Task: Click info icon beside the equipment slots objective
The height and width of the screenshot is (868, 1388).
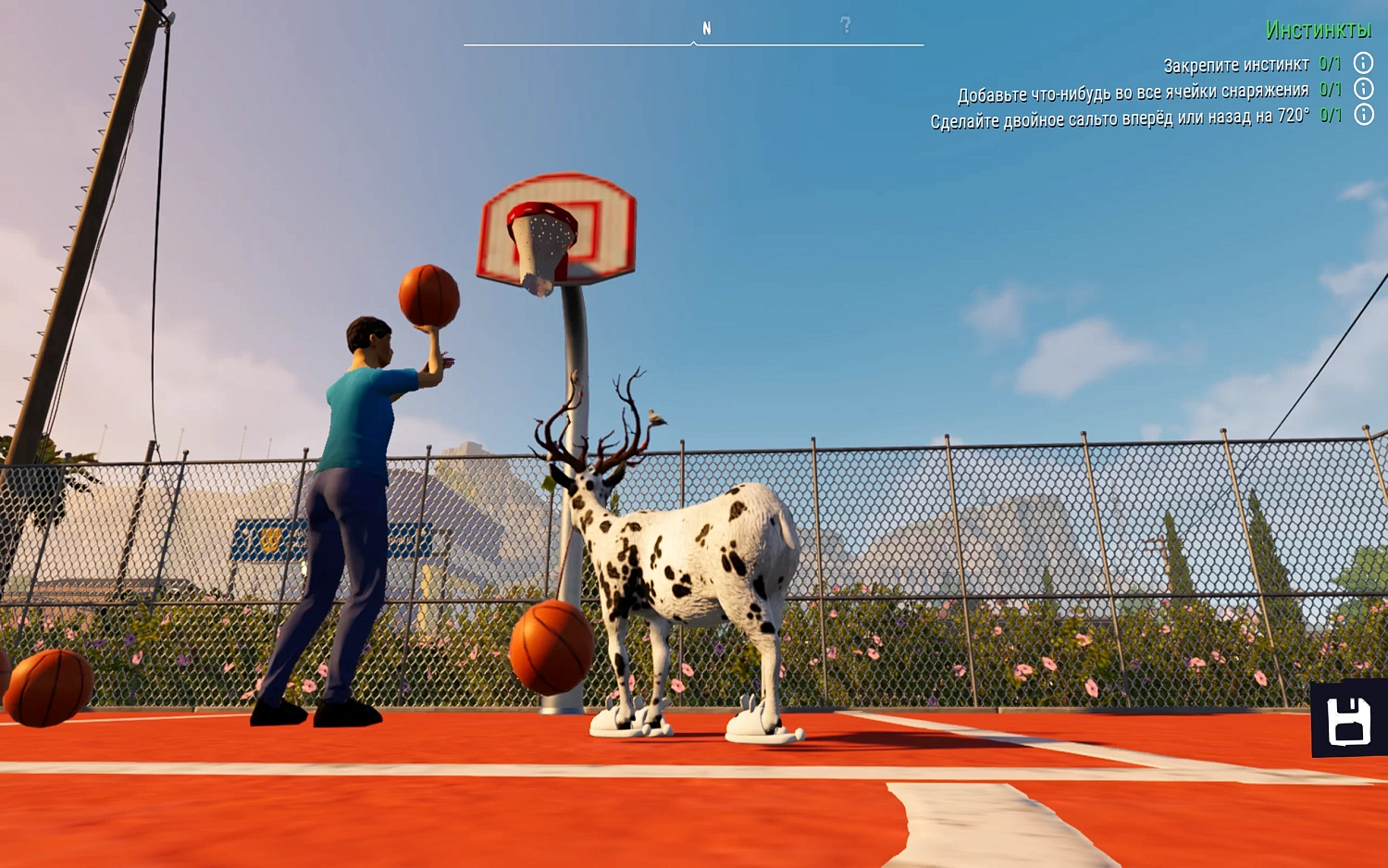Action: coord(1361,90)
